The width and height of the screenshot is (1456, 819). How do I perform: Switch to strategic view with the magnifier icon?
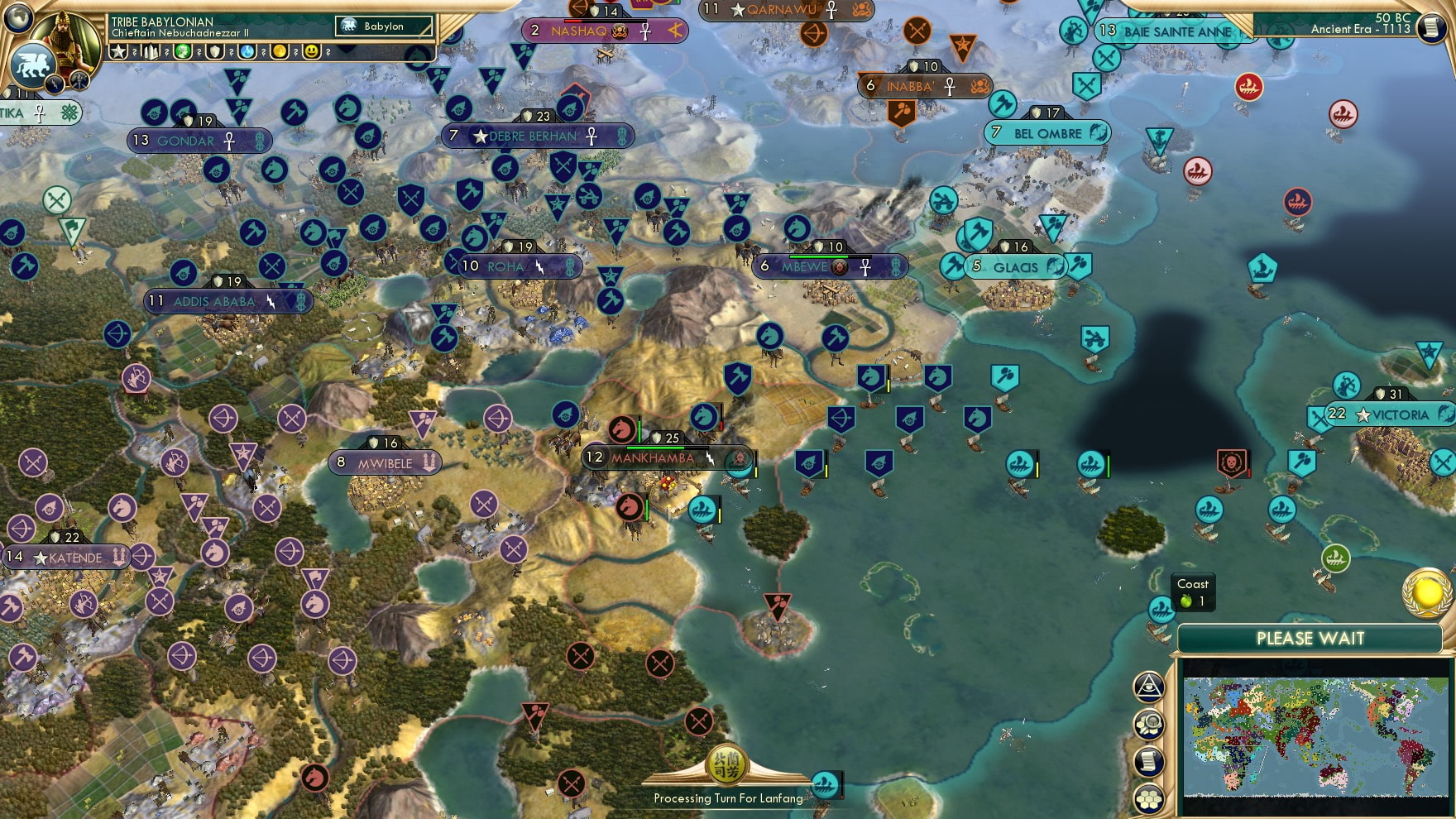pyautogui.click(x=1148, y=723)
